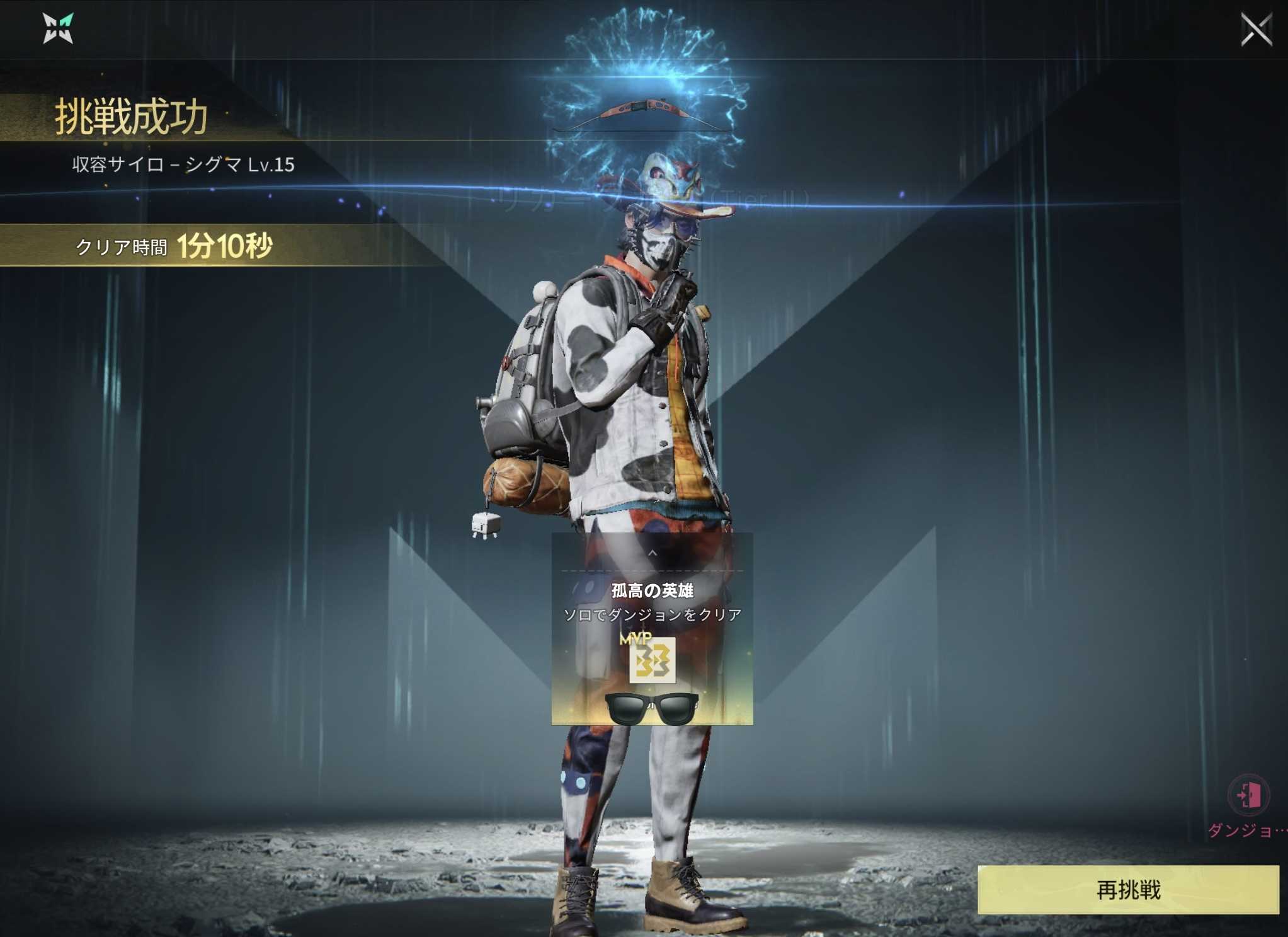
Task: Expand the 孤高の英雄 achievement card arrow
Action: (x=653, y=553)
